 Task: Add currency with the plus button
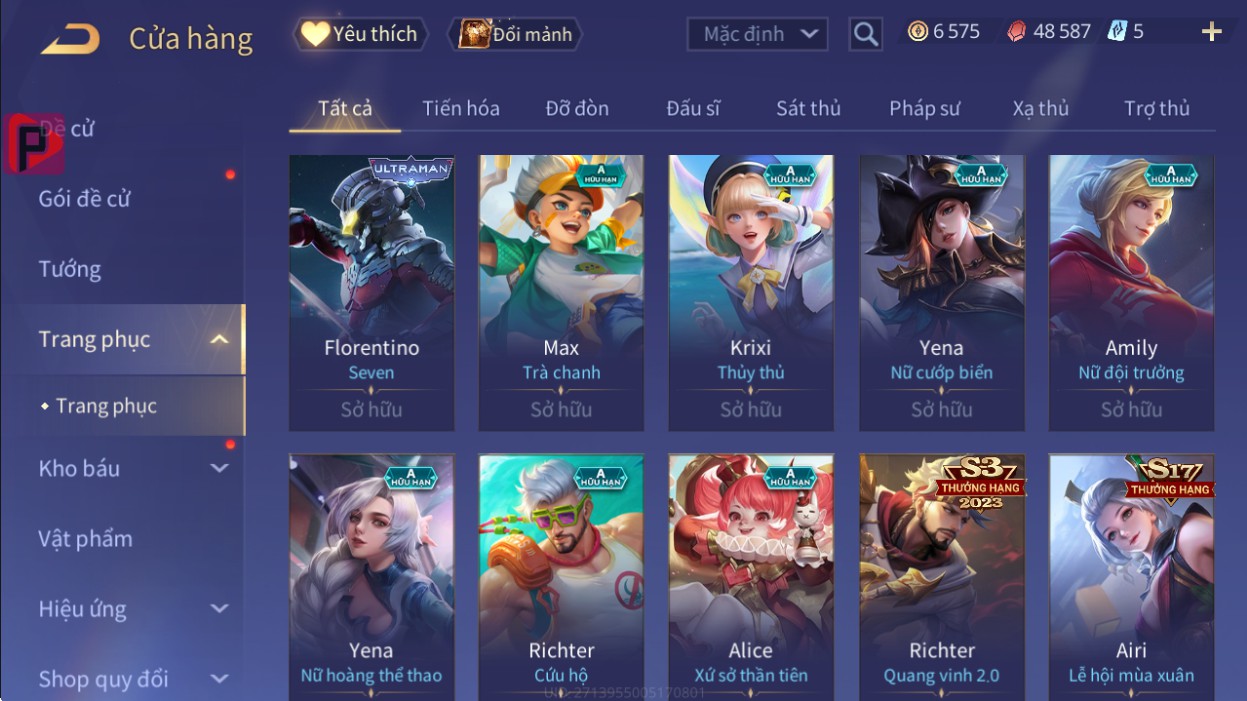pyautogui.click(x=1211, y=32)
